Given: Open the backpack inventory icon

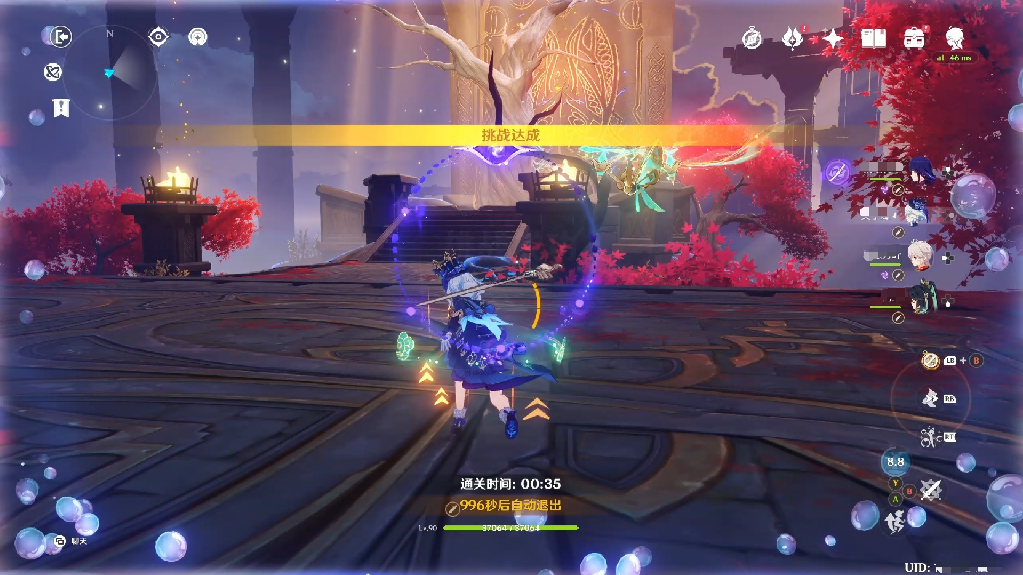Looking at the screenshot, I should [913, 38].
